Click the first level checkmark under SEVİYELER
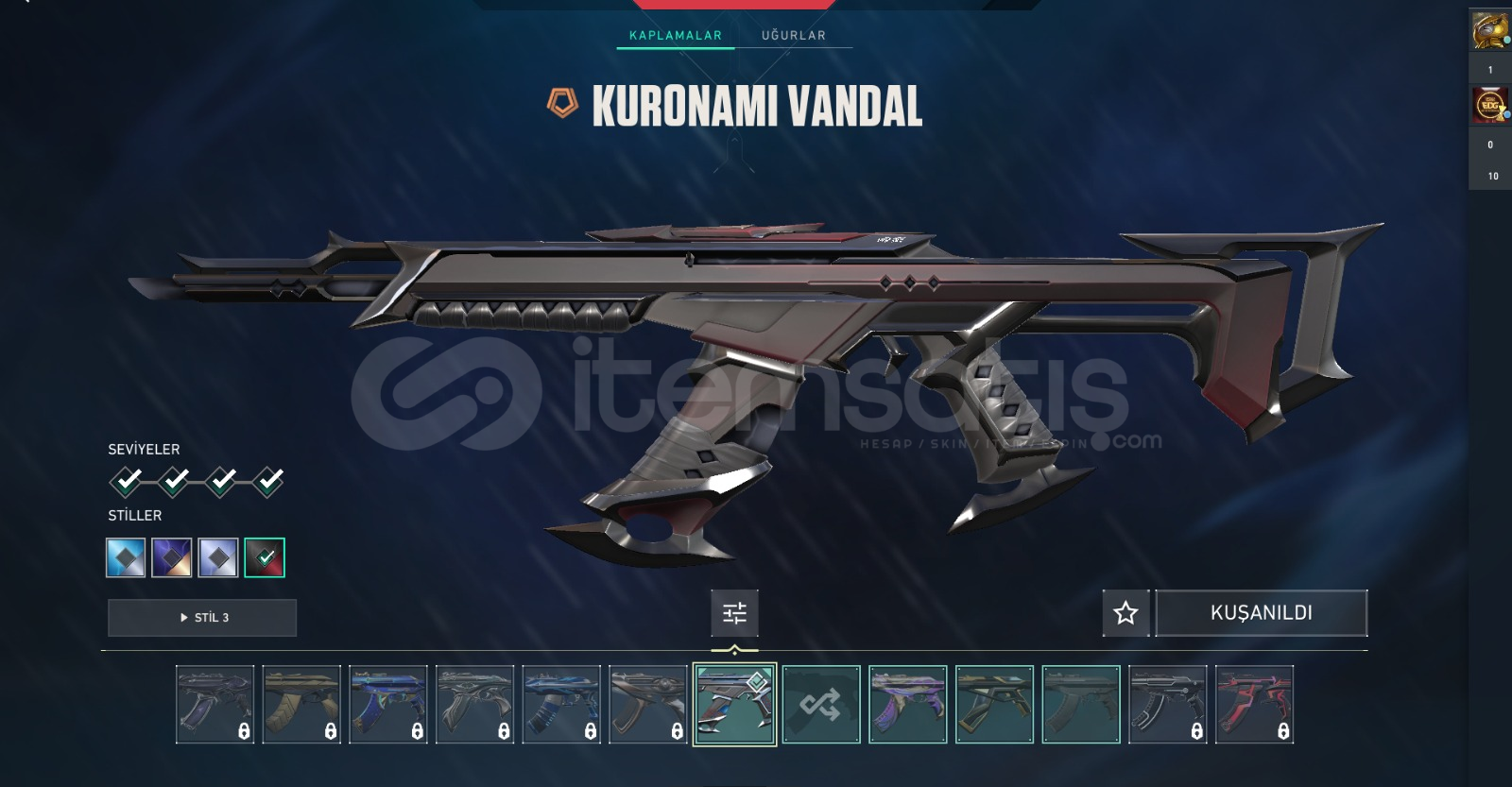 coord(125,481)
